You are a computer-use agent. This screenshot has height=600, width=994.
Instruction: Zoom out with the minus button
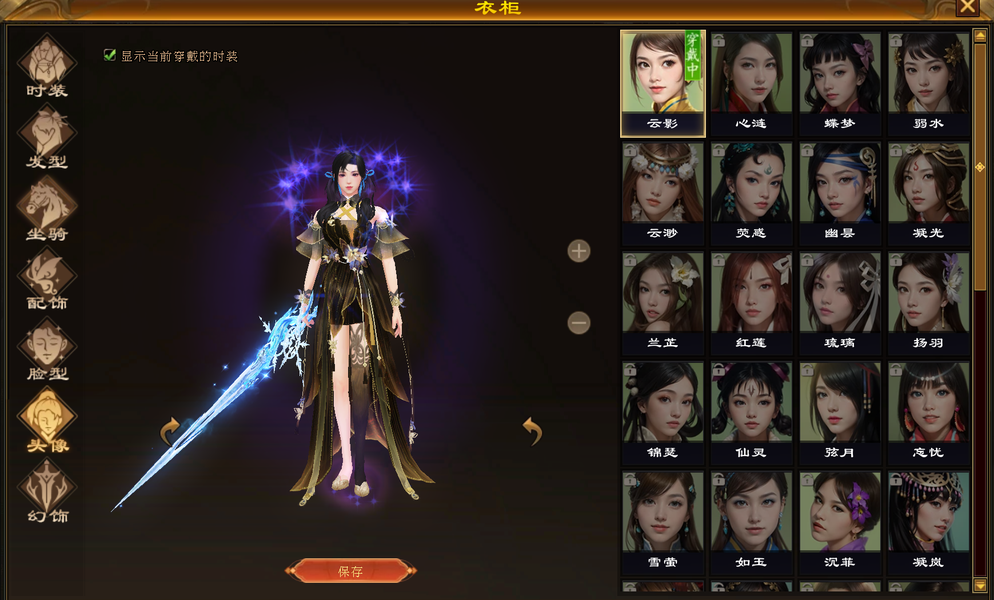579,323
